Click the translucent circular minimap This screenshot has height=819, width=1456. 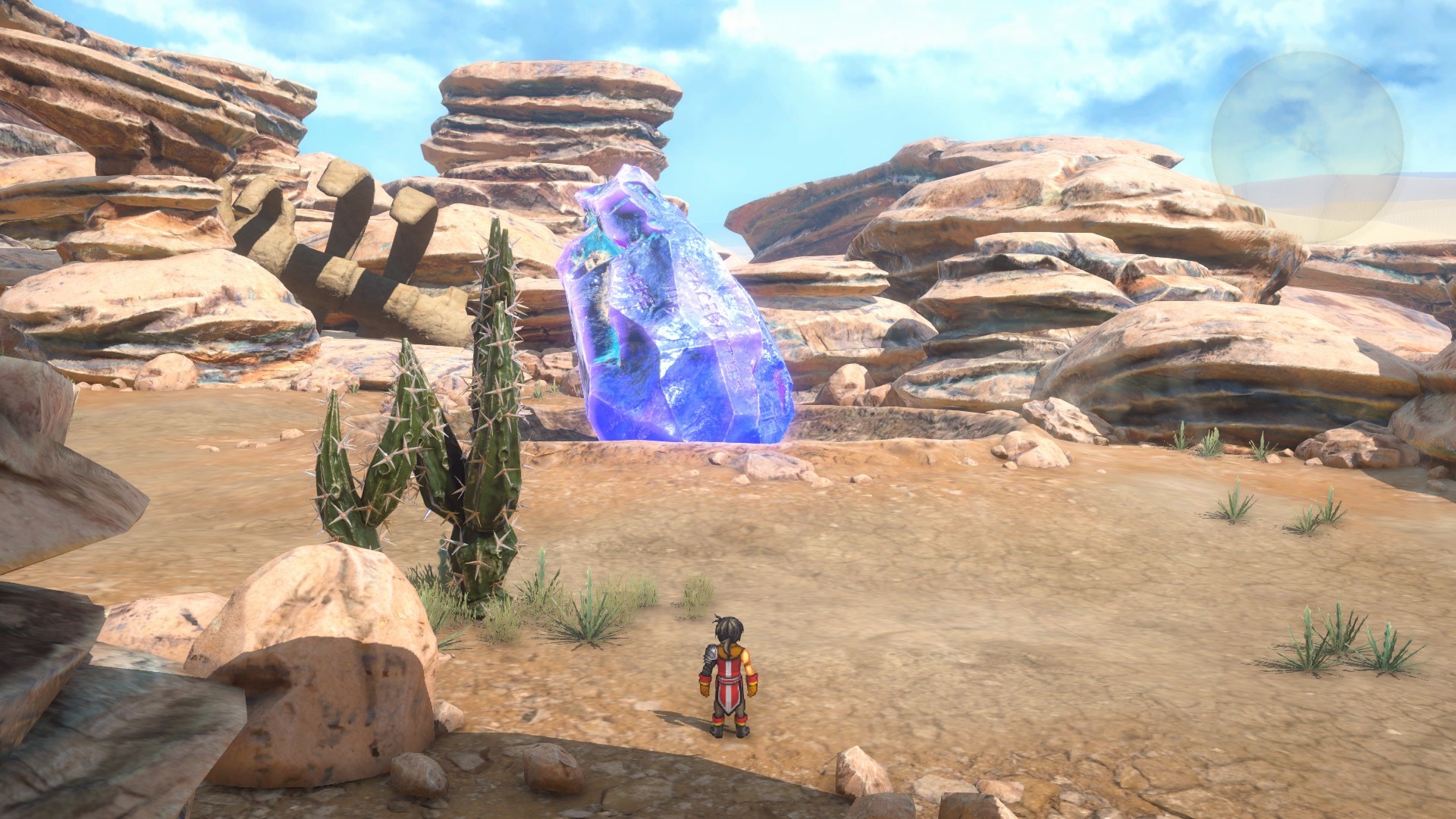click(1307, 146)
